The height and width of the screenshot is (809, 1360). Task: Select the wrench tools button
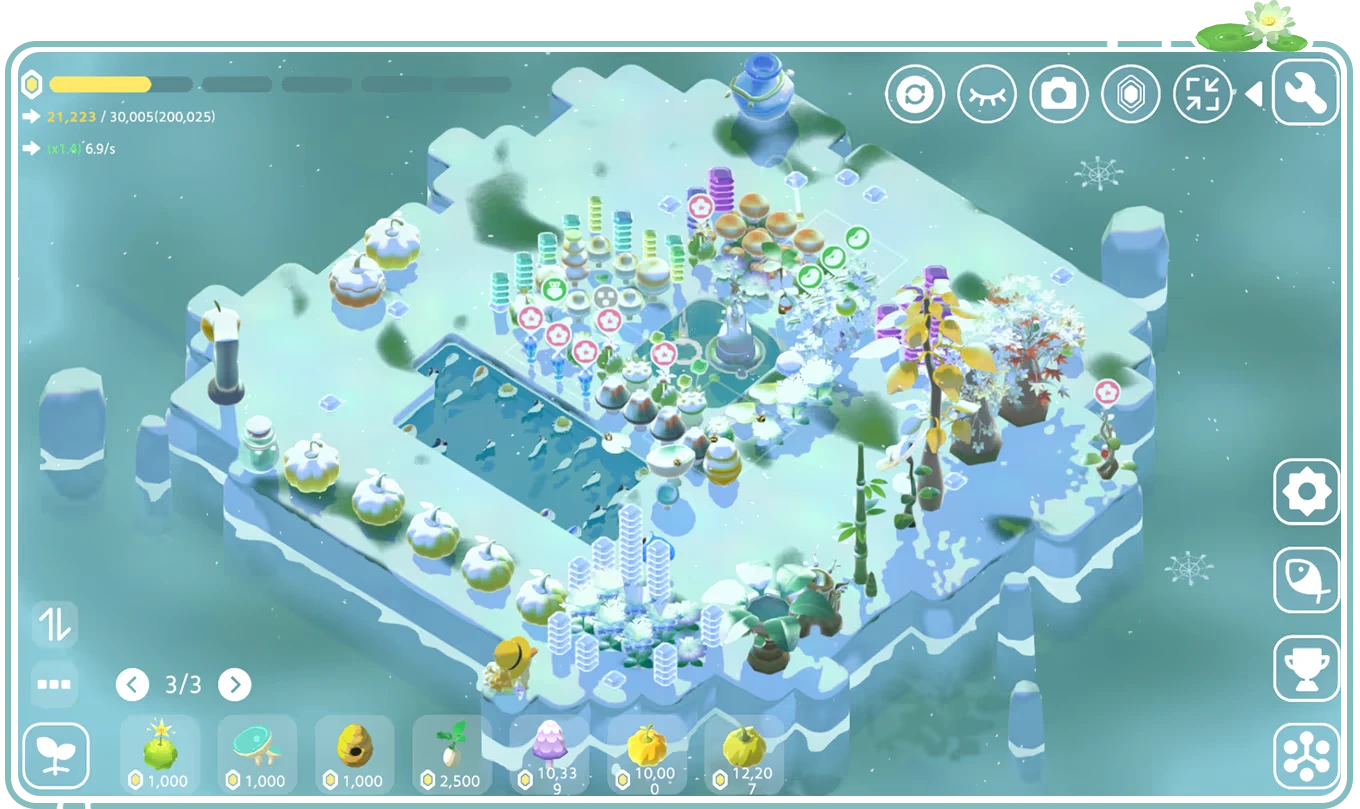1305,92
